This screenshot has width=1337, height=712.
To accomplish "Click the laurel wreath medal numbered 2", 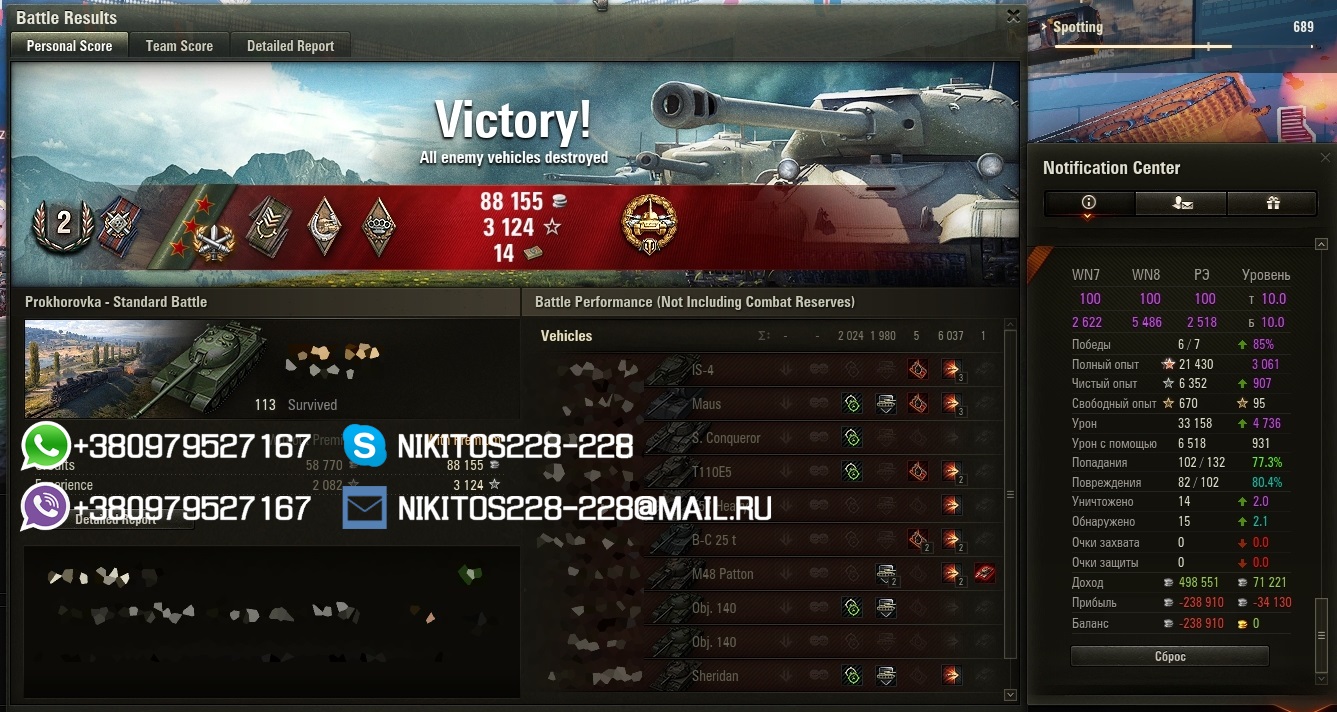I will tap(63, 223).
